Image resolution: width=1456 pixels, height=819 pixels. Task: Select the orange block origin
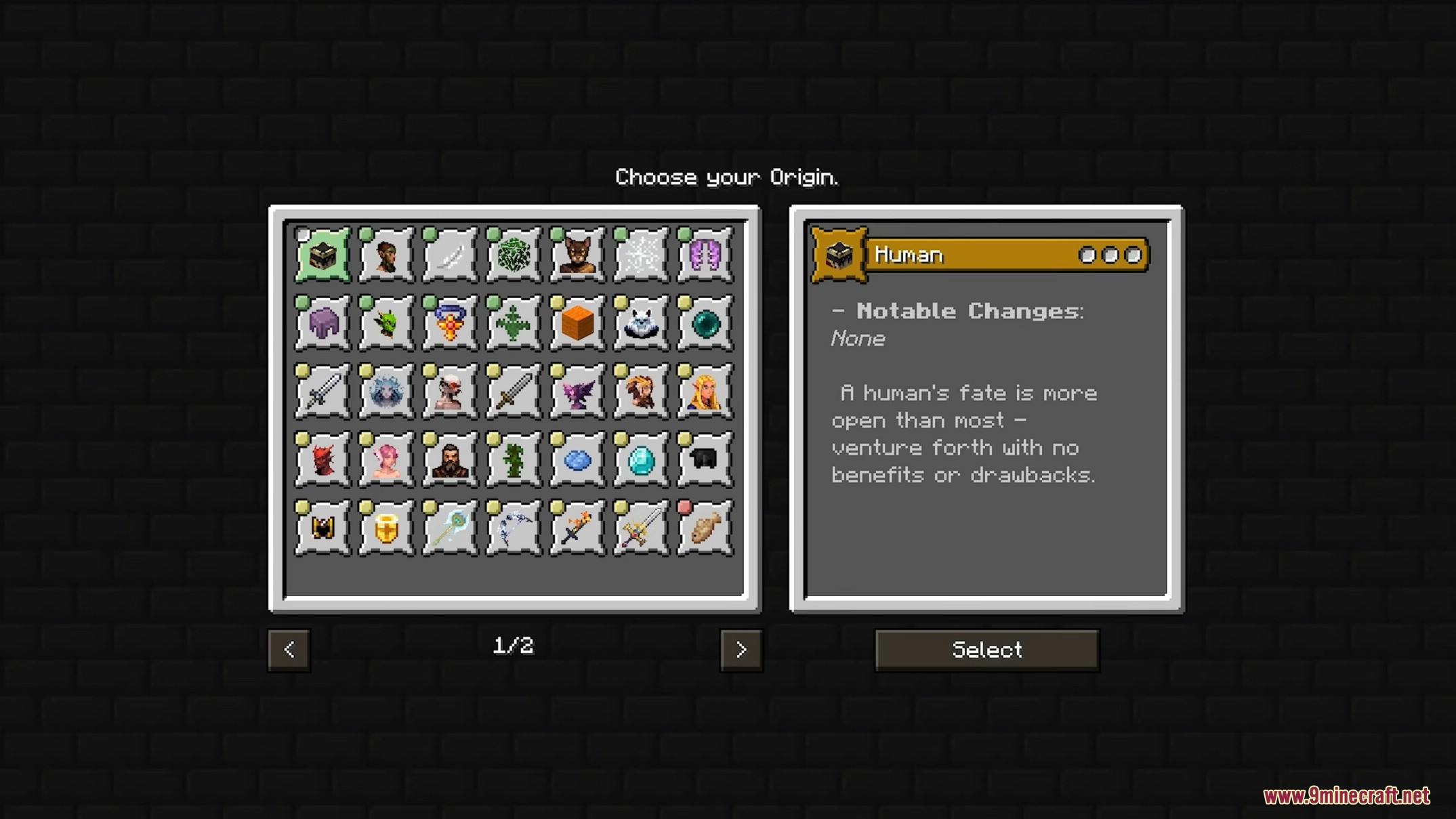(577, 323)
